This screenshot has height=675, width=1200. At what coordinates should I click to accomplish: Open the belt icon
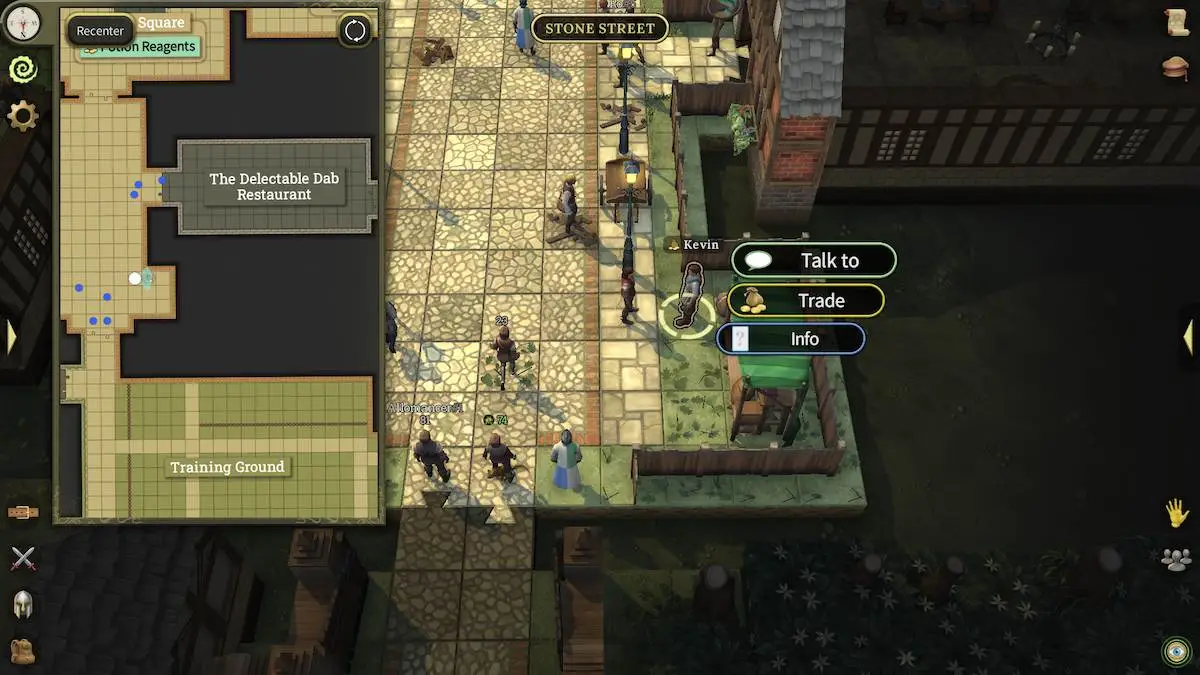(x=22, y=513)
